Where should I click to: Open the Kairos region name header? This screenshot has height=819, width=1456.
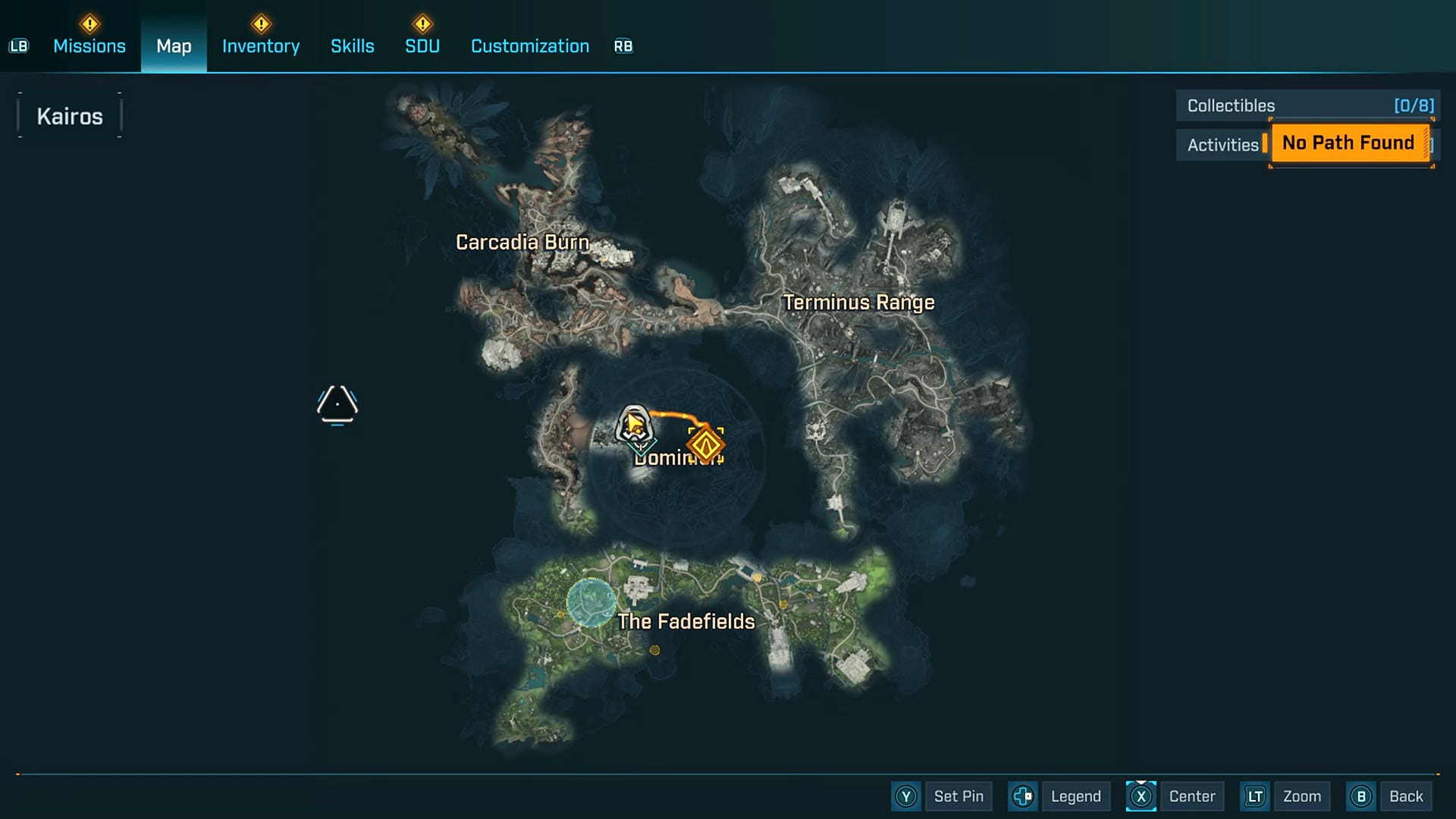pyautogui.click(x=71, y=115)
